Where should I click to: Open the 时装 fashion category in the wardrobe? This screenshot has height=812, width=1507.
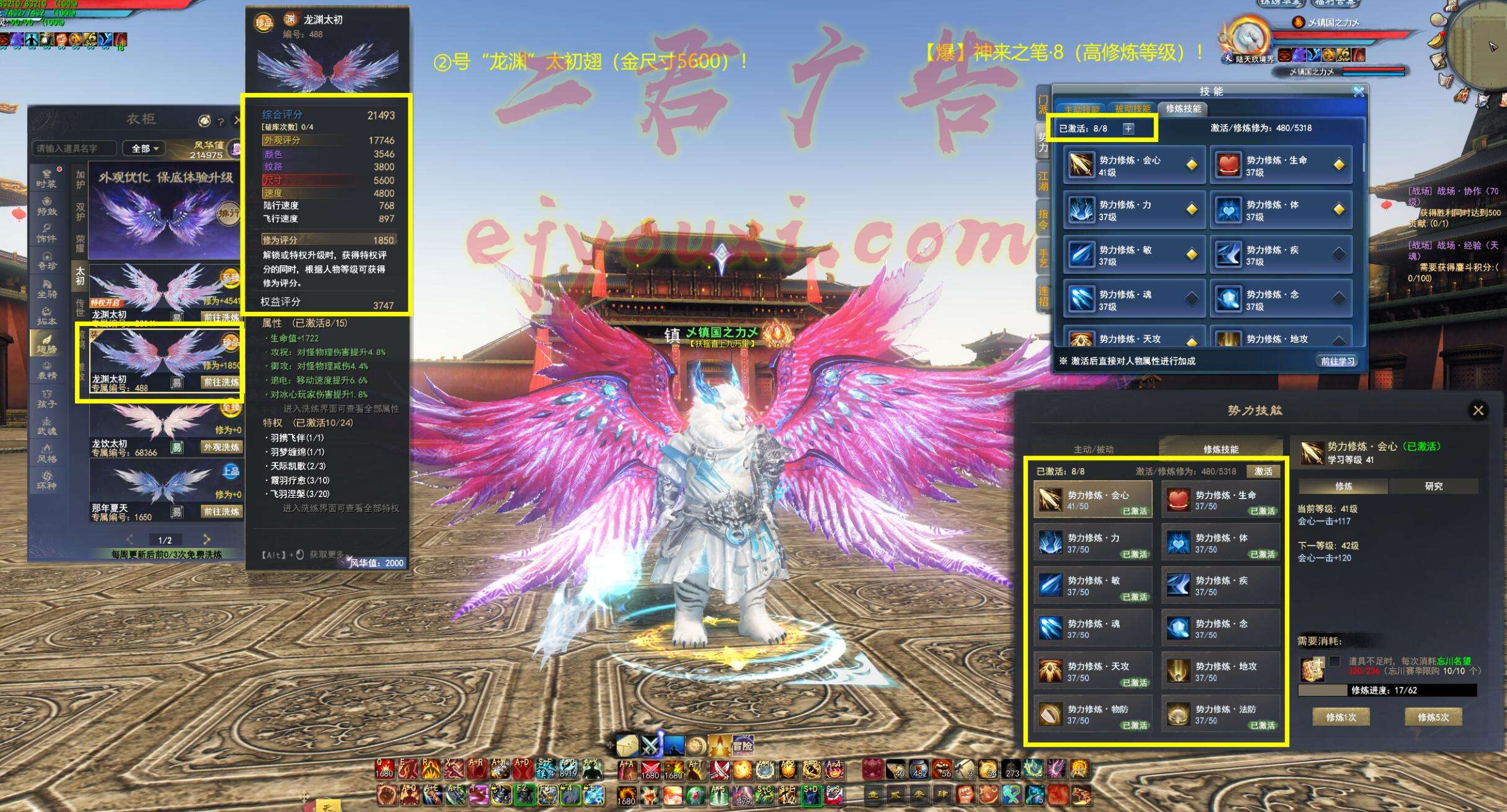(46, 179)
